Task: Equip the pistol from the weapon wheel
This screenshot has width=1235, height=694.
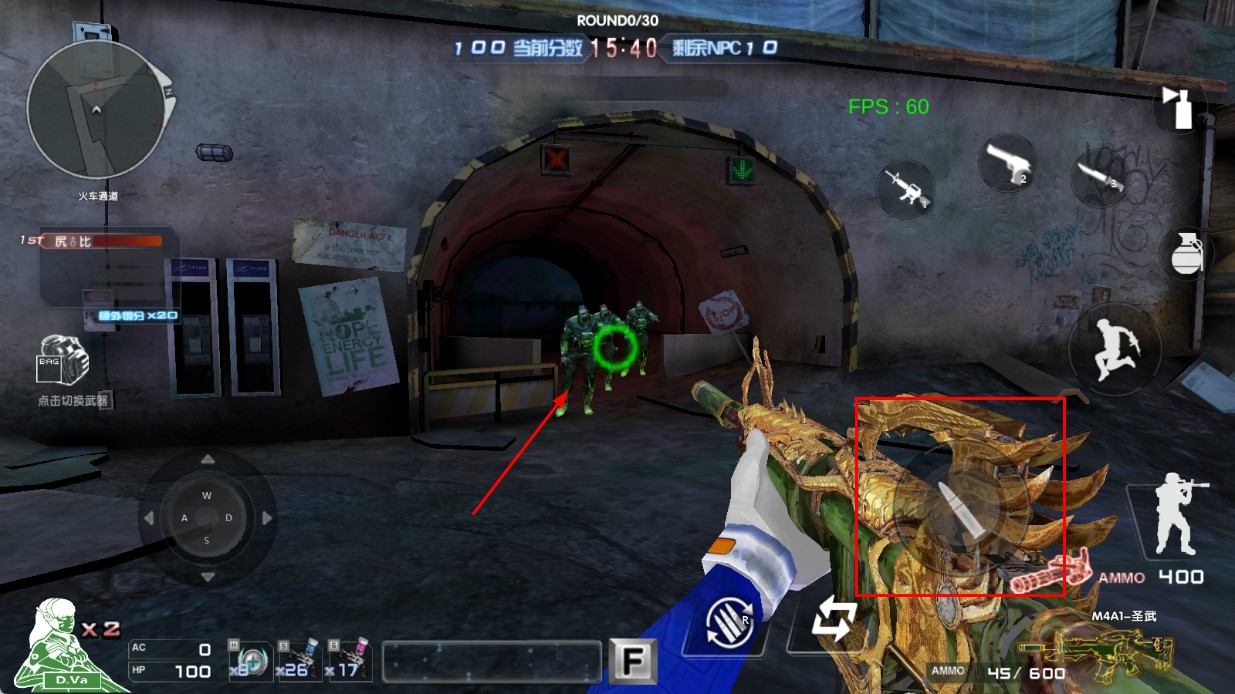Action: (1007, 163)
